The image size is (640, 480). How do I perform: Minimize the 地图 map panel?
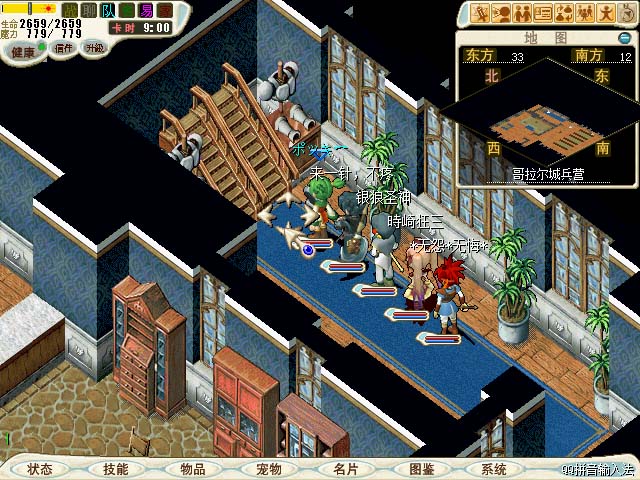coord(625,38)
